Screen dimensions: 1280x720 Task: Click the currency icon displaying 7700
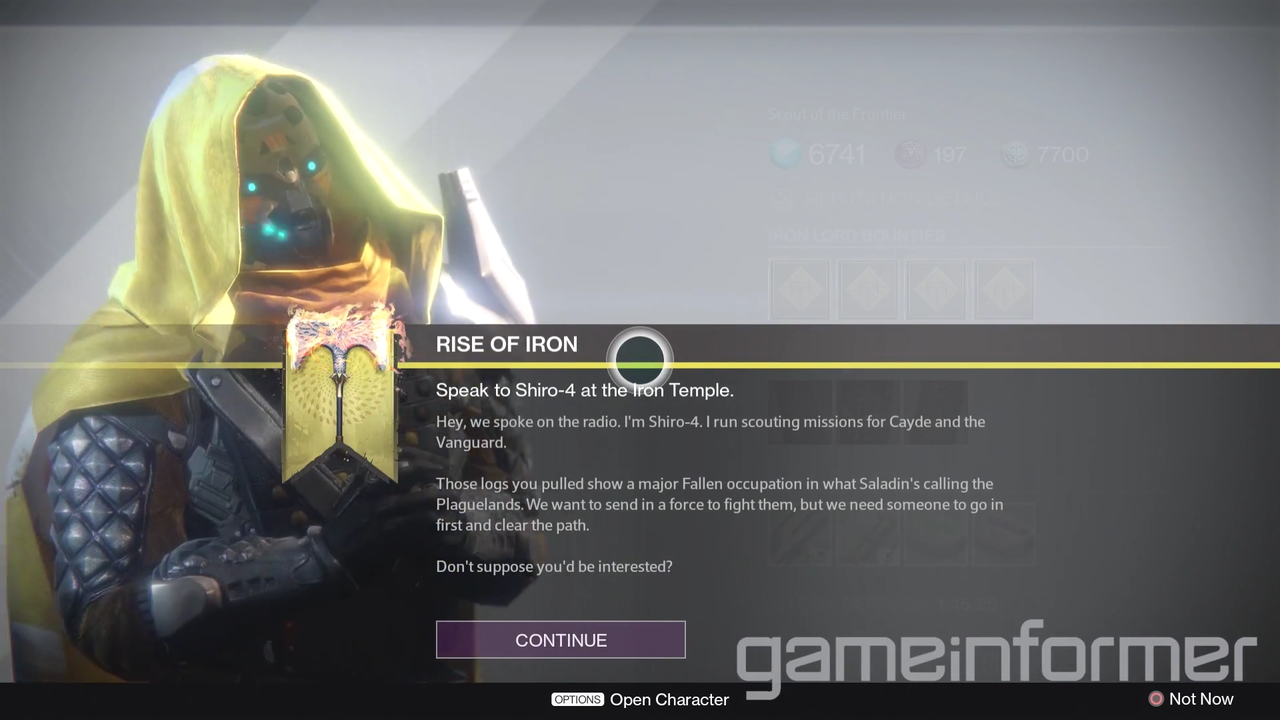[1015, 153]
